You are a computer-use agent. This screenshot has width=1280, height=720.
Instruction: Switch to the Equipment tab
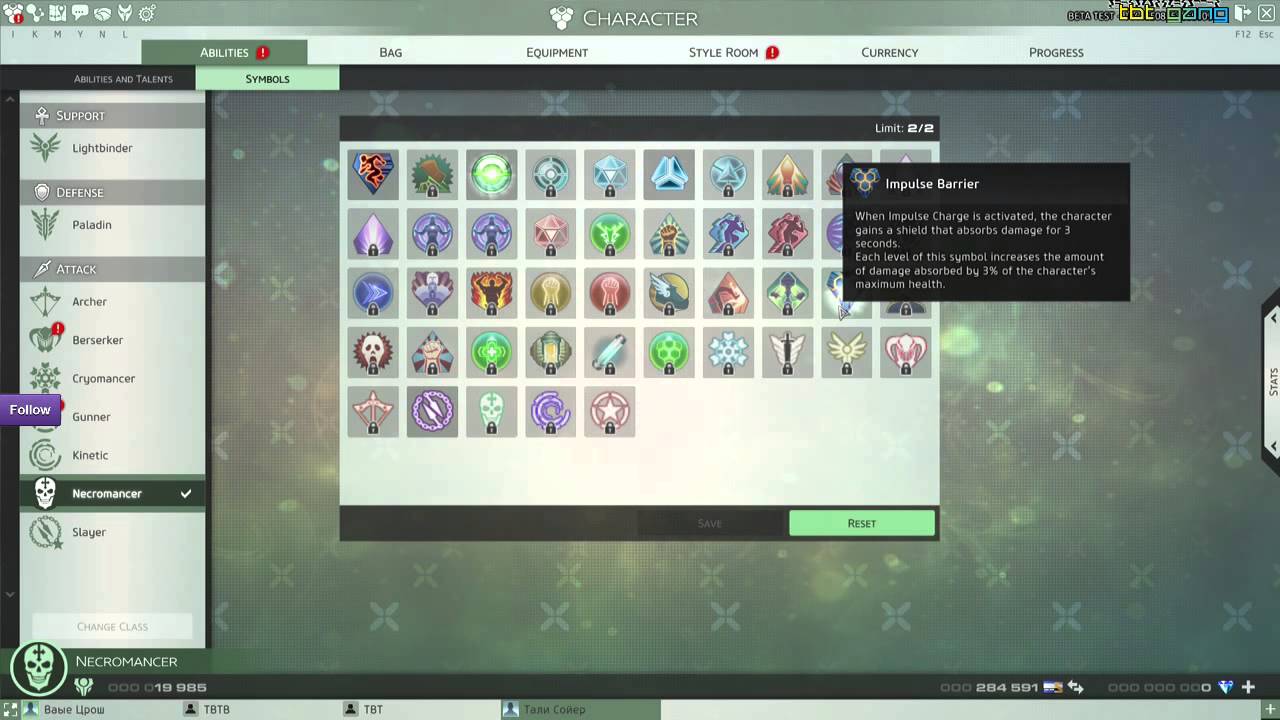[557, 52]
